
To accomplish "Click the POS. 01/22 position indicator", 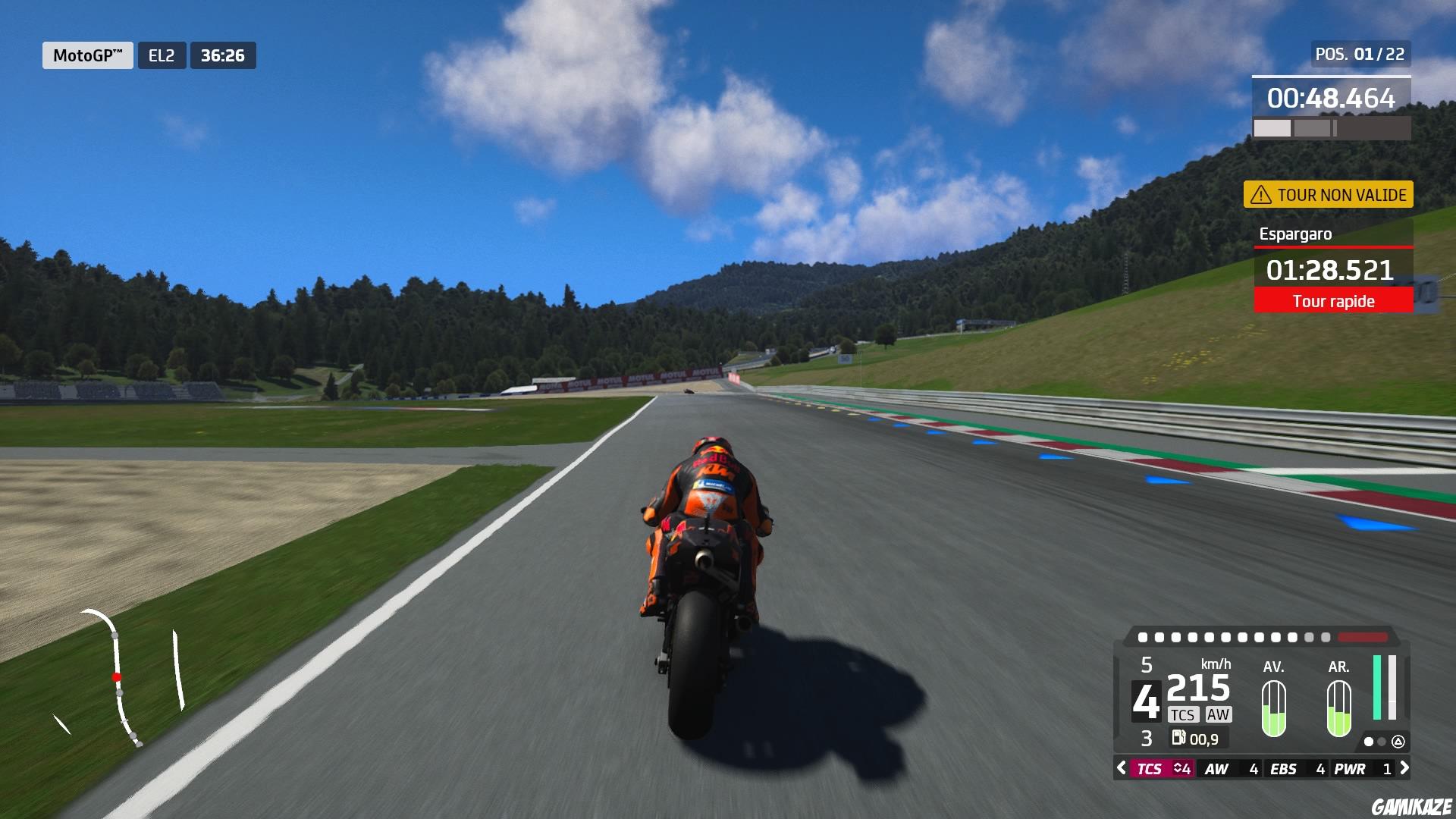I will (x=1360, y=55).
